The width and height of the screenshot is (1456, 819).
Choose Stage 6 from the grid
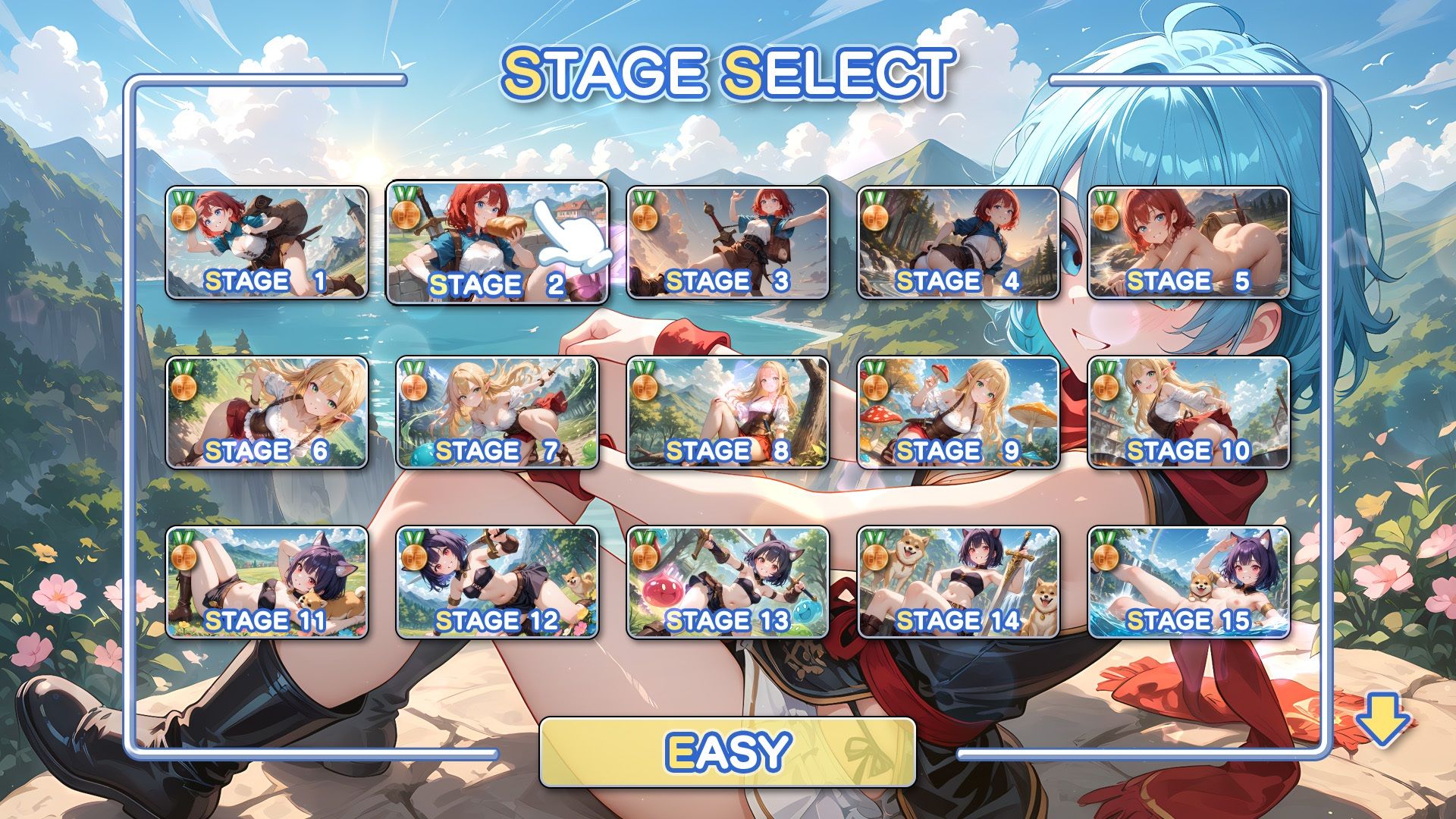click(267, 413)
